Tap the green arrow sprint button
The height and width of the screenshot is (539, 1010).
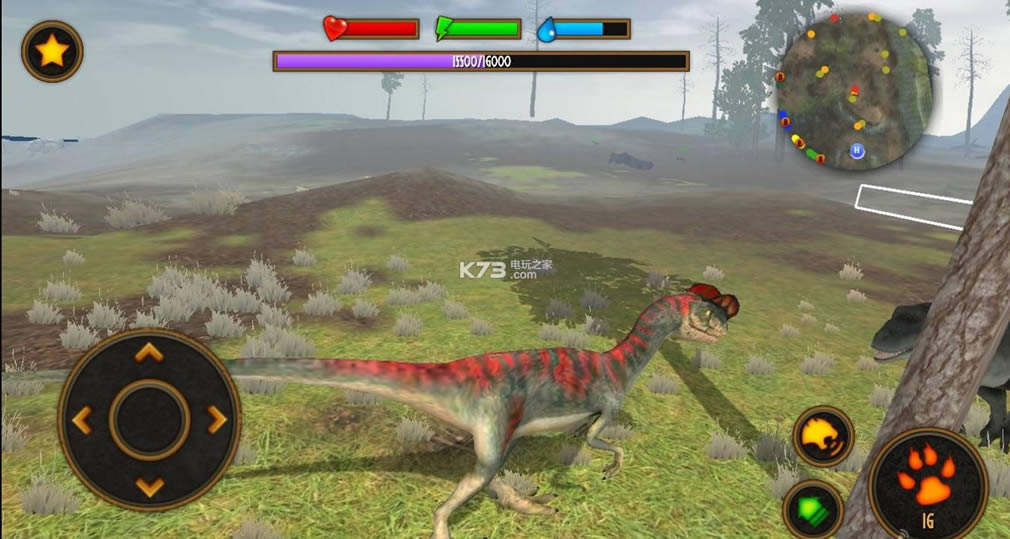coord(811,506)
